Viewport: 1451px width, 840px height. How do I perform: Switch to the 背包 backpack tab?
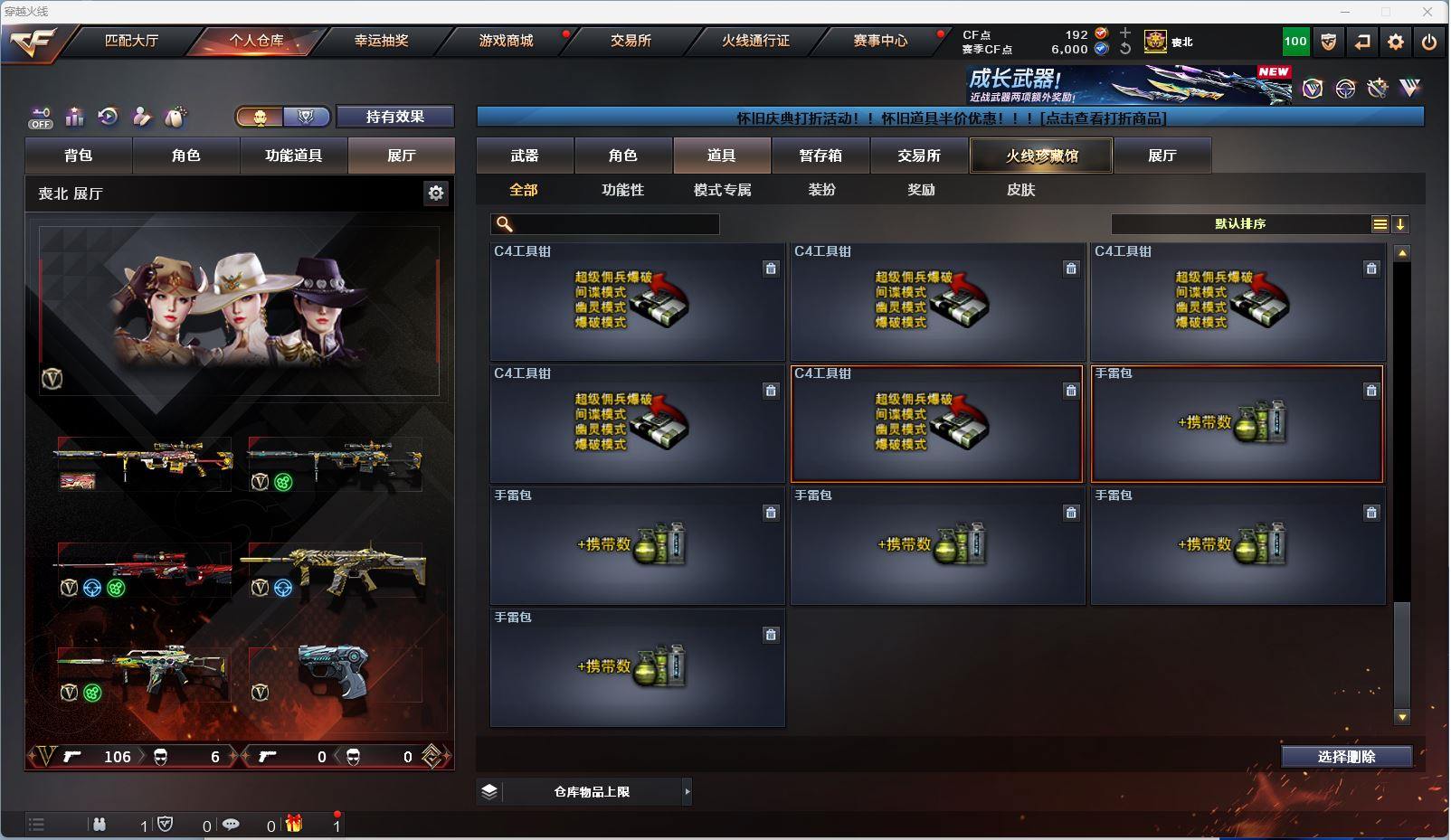point(79,156)
